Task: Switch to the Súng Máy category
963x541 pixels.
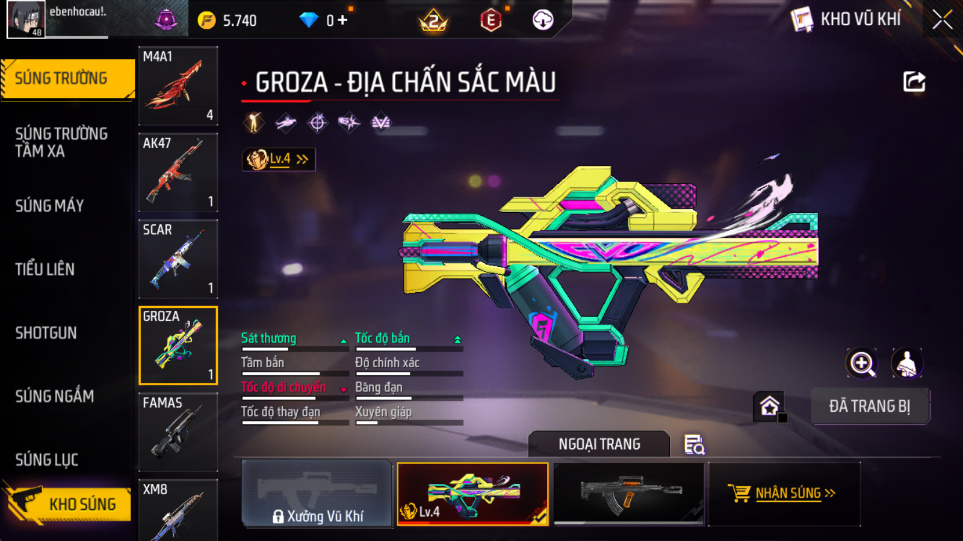Action: click(x=50, y=206)
